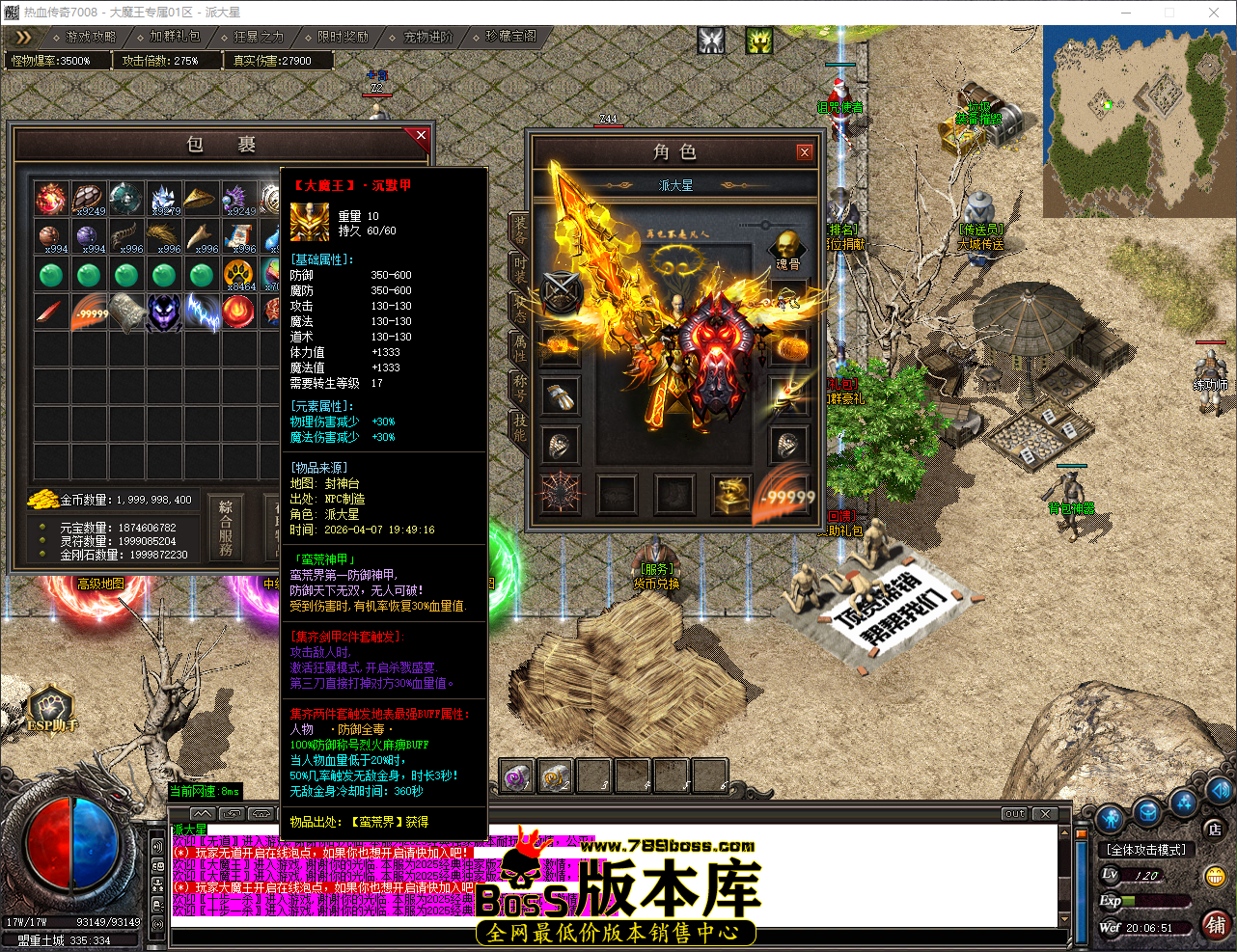Click the out toggle on the chat window
The height and width of the screenshot is (952, 1237).
click(x=1013, y=814)
